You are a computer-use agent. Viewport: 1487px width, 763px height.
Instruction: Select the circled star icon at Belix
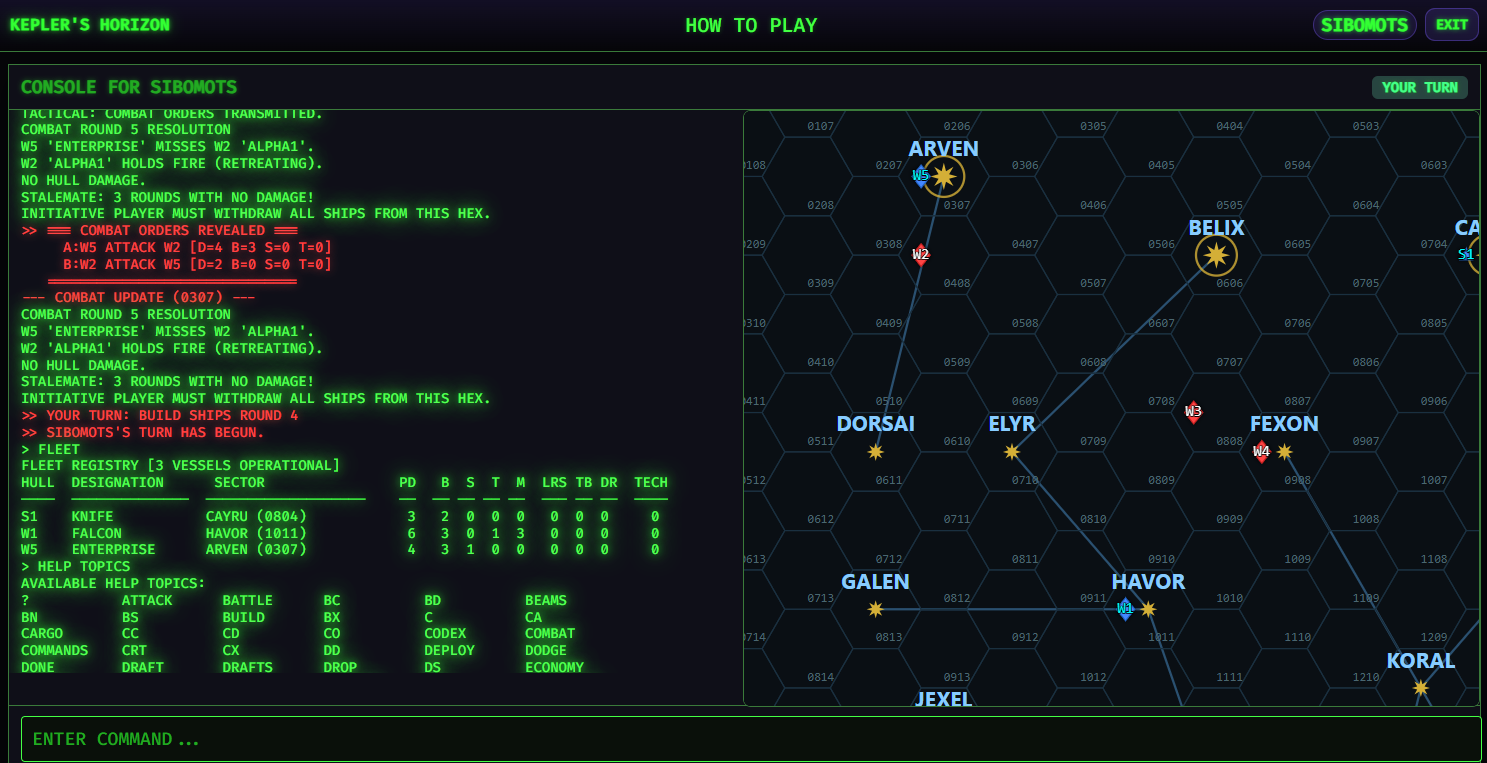[x=1214, y=254]
